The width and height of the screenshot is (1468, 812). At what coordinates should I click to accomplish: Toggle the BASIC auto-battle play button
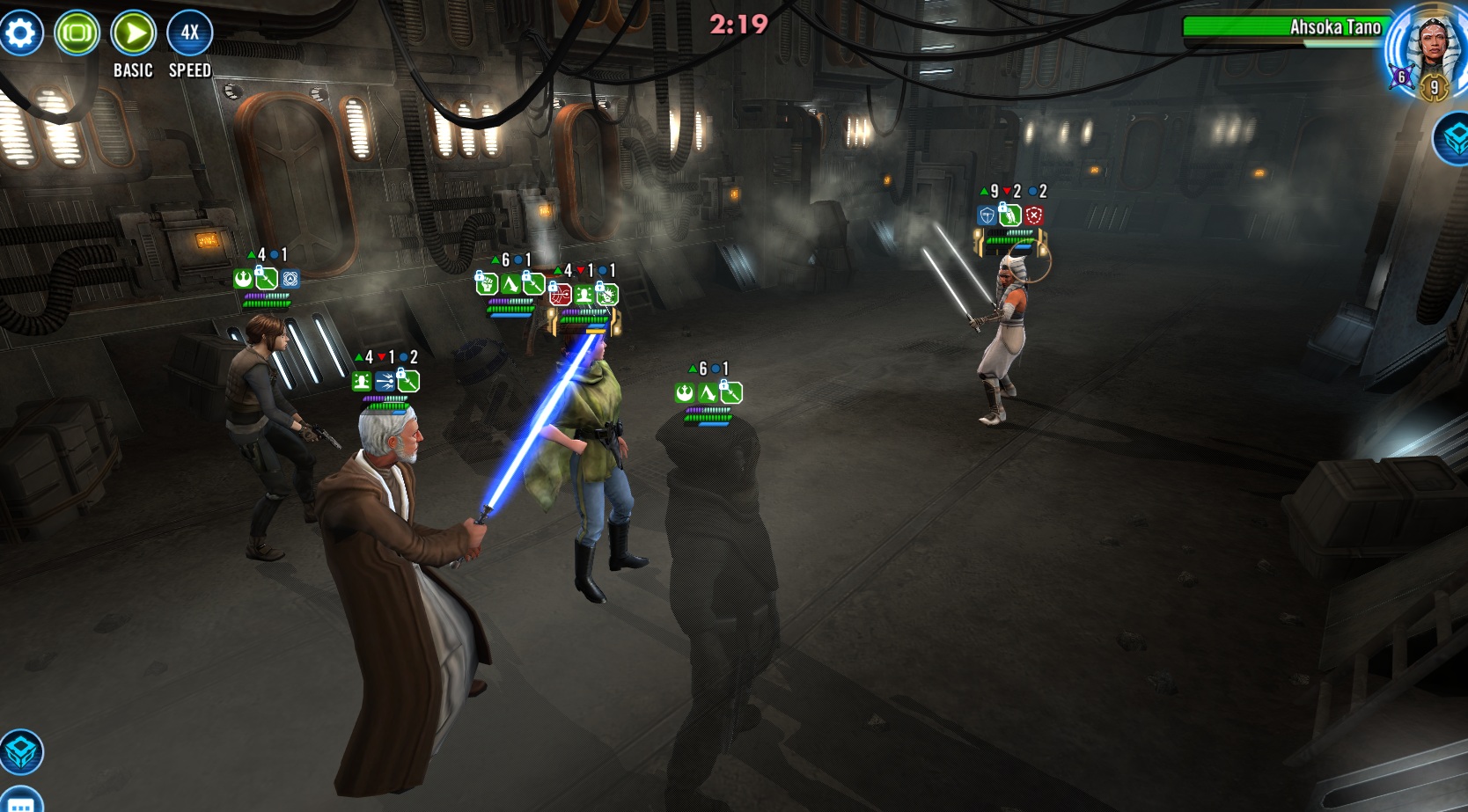(x=134, y=33)
